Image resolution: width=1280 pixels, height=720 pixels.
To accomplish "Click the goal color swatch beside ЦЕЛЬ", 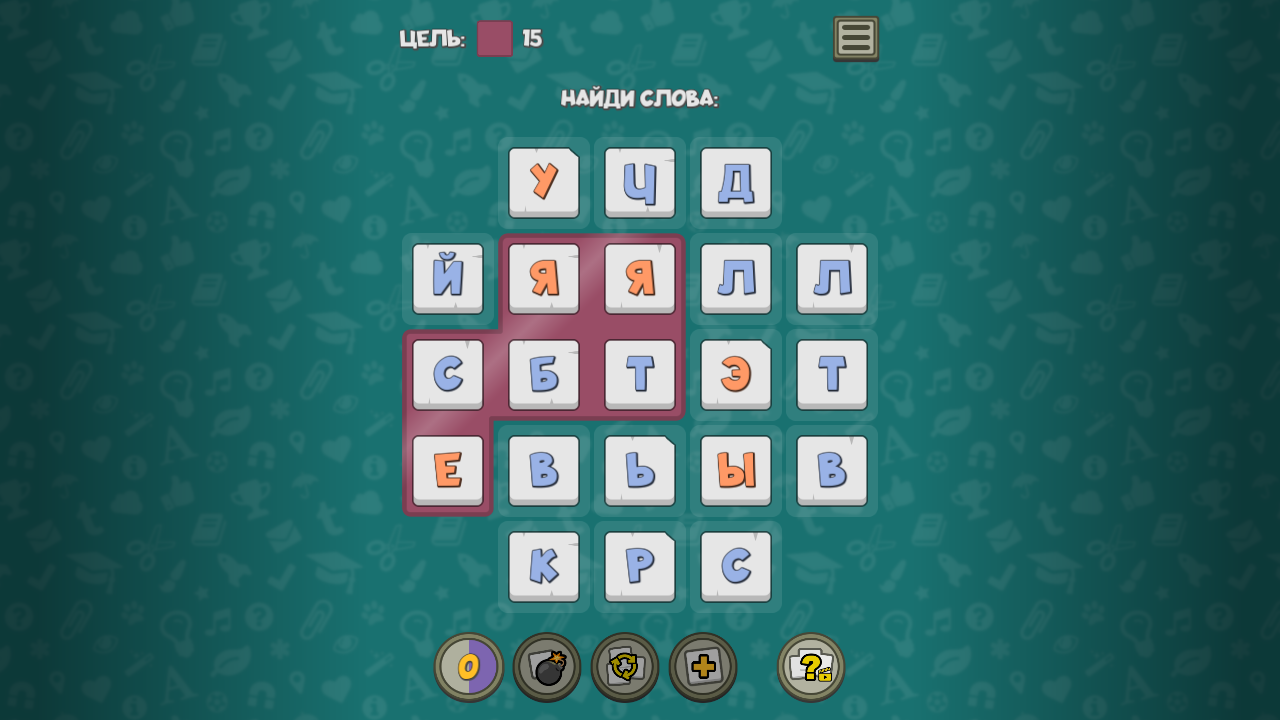I will 494,39.
